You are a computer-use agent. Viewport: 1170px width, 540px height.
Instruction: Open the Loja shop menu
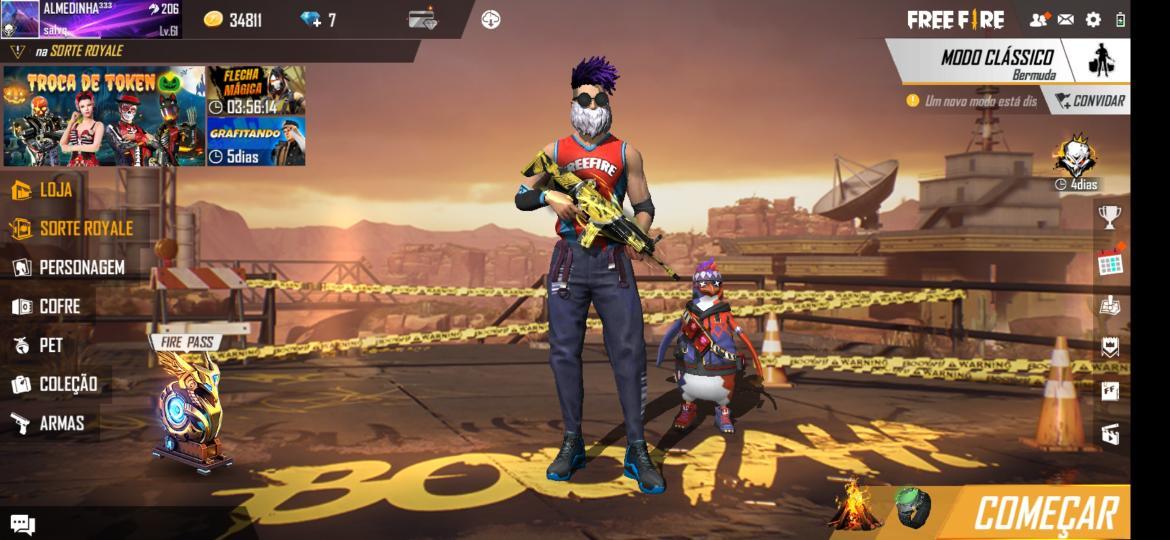click(45, 190)
